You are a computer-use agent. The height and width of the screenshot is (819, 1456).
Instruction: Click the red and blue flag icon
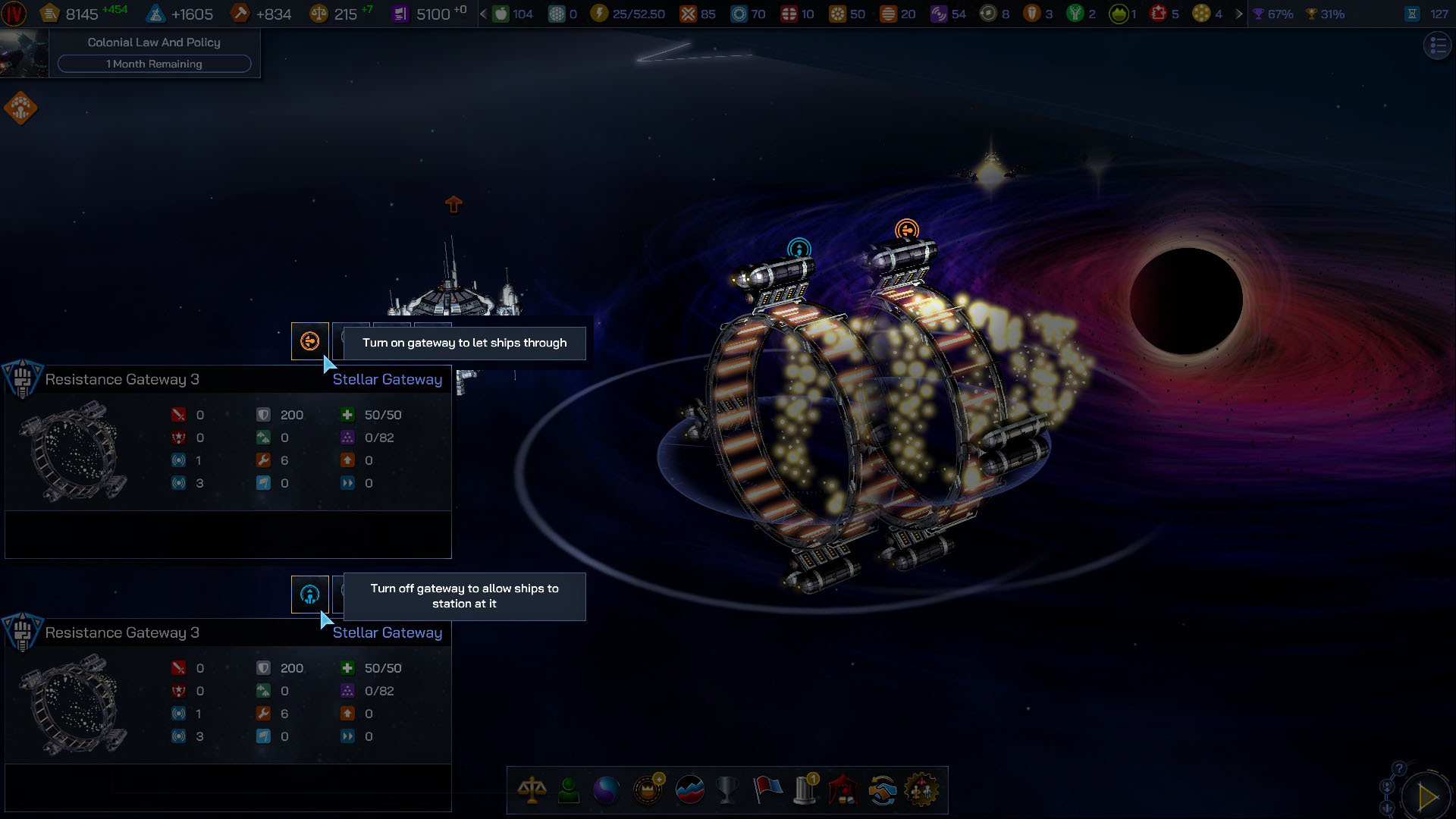coord(767,790)
